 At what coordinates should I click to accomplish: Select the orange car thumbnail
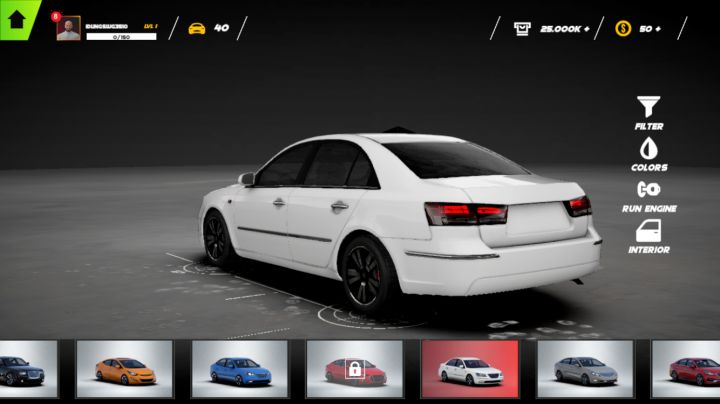point(124,369)
